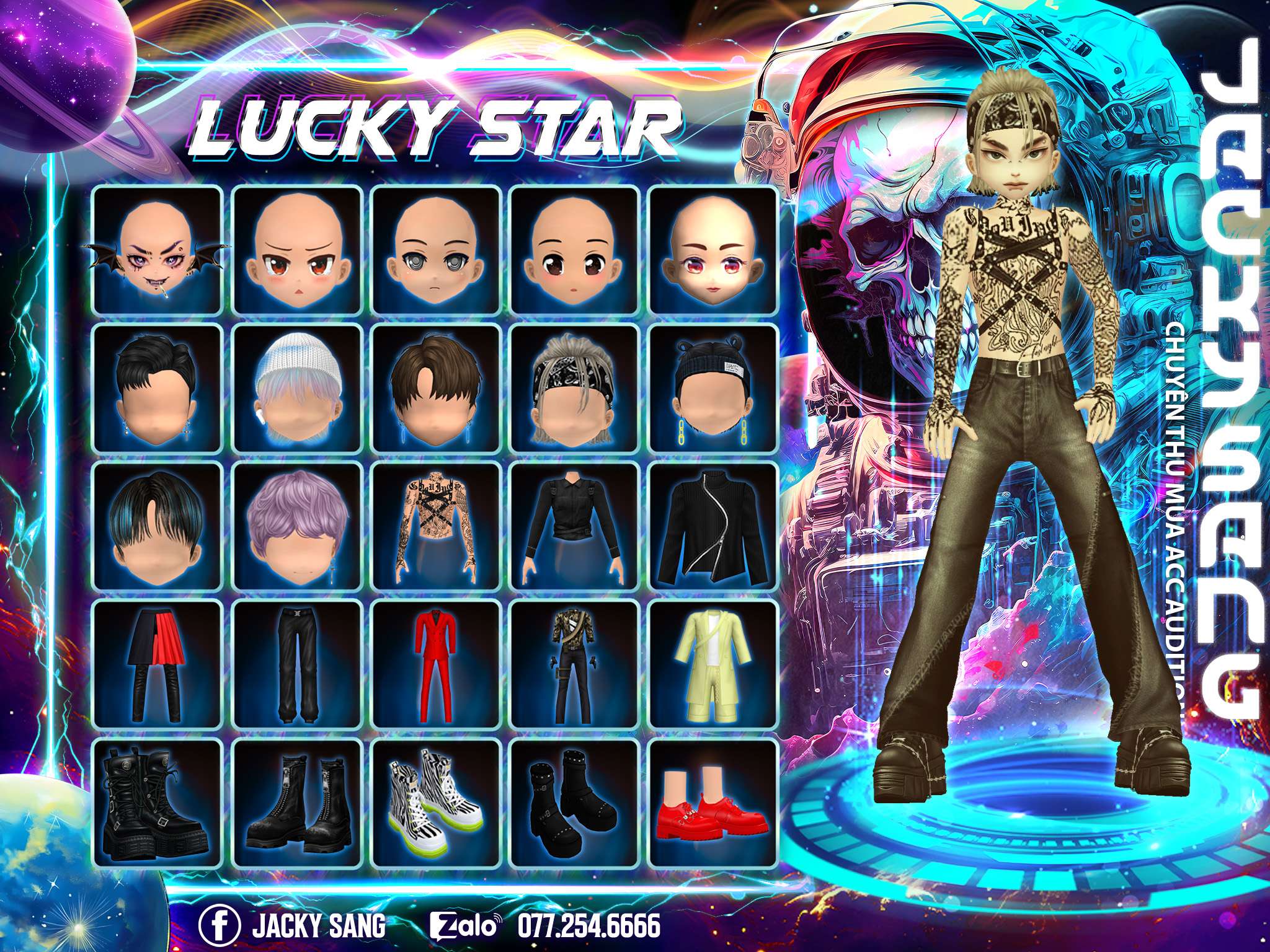Image resolution: width=1270 pixels, height=952 pixels.
Task: Pick the red and black skirt tile
Action: [158, 664]
